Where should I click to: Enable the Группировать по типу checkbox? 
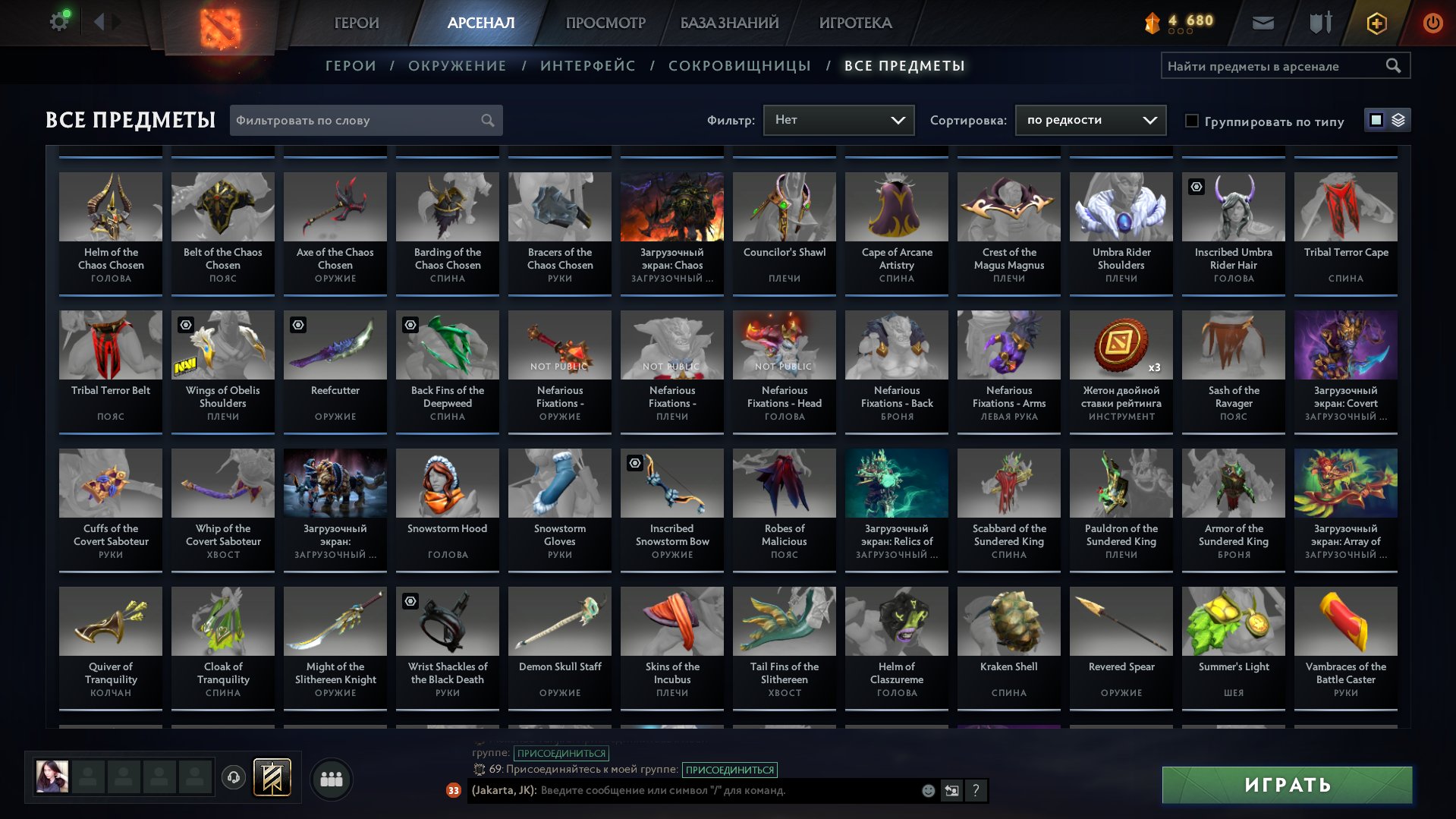tap(1193, 121)
